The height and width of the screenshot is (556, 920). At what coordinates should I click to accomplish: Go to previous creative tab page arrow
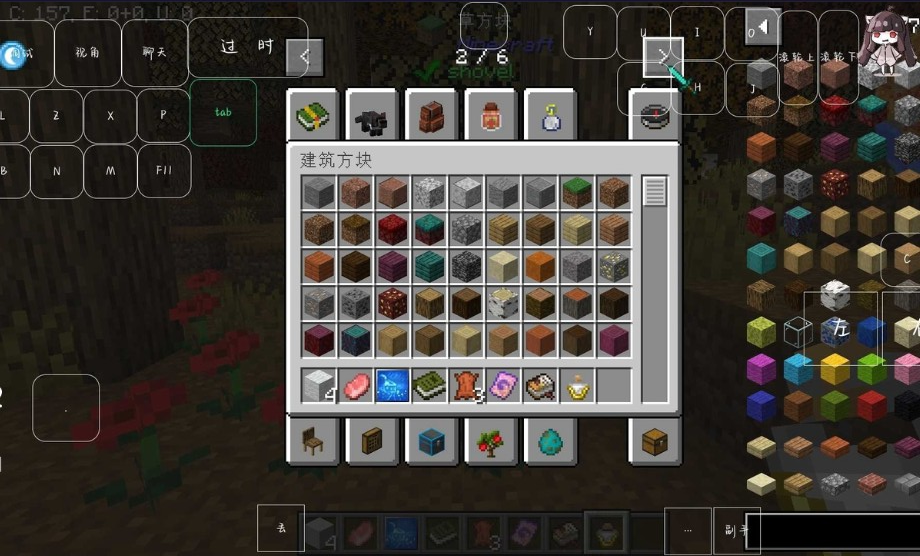(x=304, y=57)
